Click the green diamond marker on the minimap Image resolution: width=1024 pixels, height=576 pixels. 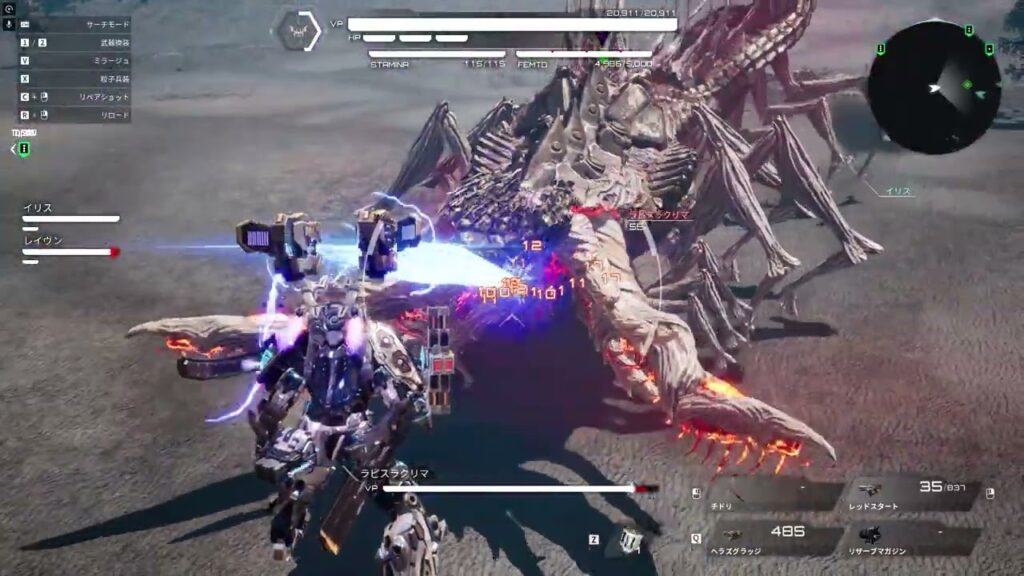pos(967,84)
